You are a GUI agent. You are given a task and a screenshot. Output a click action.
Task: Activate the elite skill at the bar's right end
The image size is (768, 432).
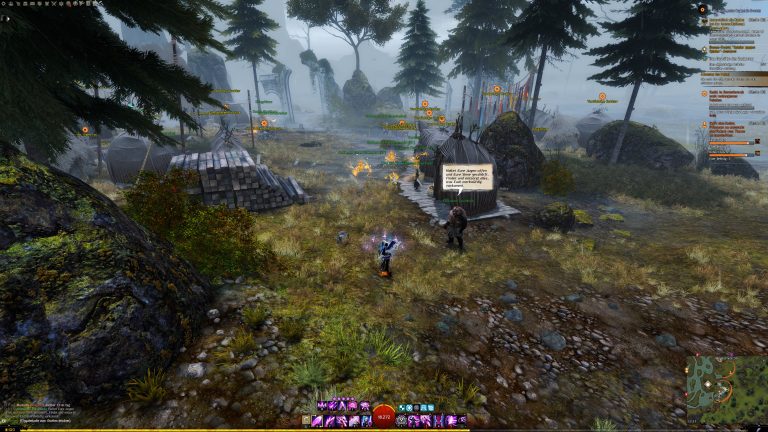(x=464, y=421)
